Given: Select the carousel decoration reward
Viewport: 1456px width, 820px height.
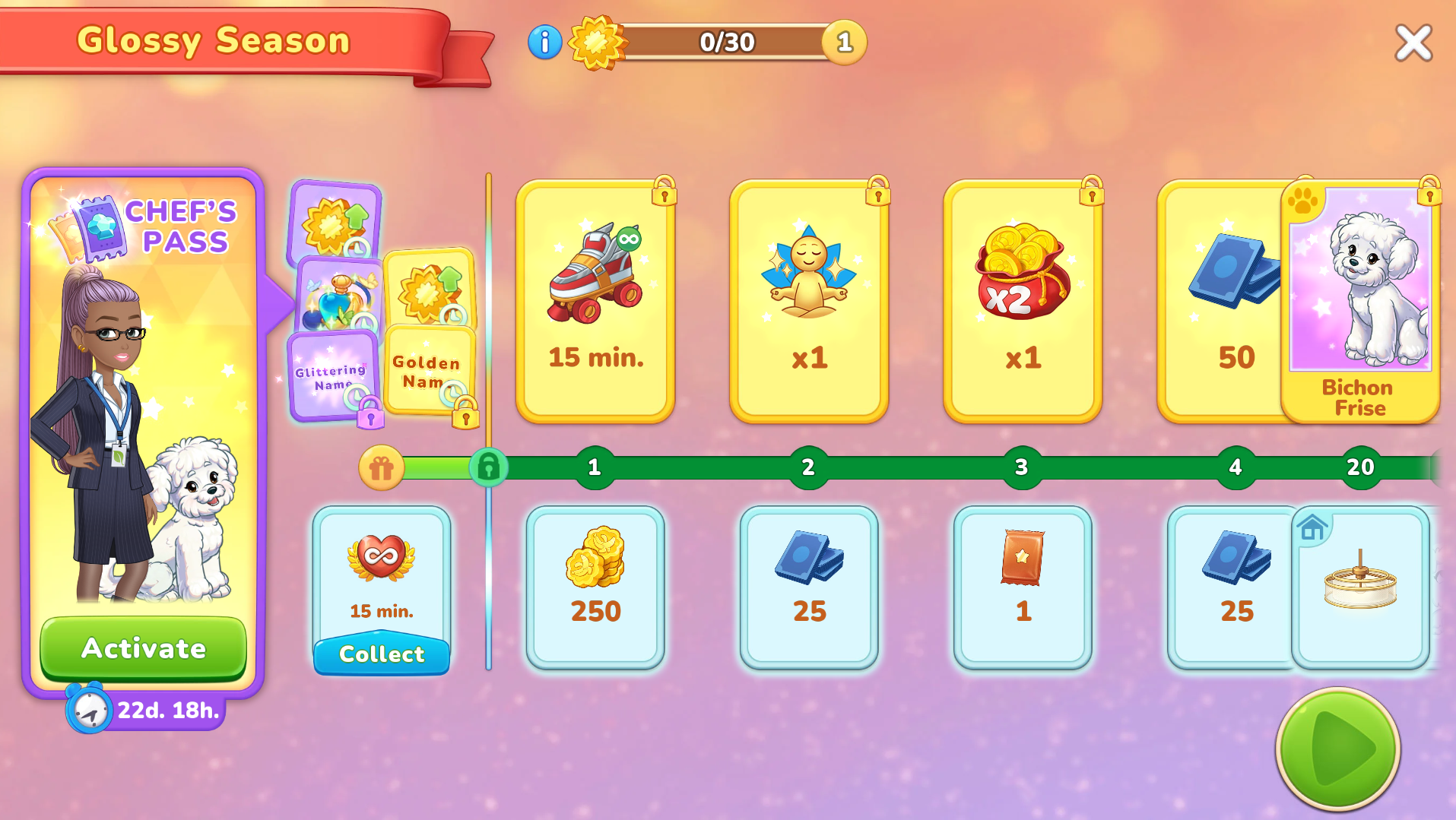Looking at the screenshot, I should click(x=1360, y=587).
